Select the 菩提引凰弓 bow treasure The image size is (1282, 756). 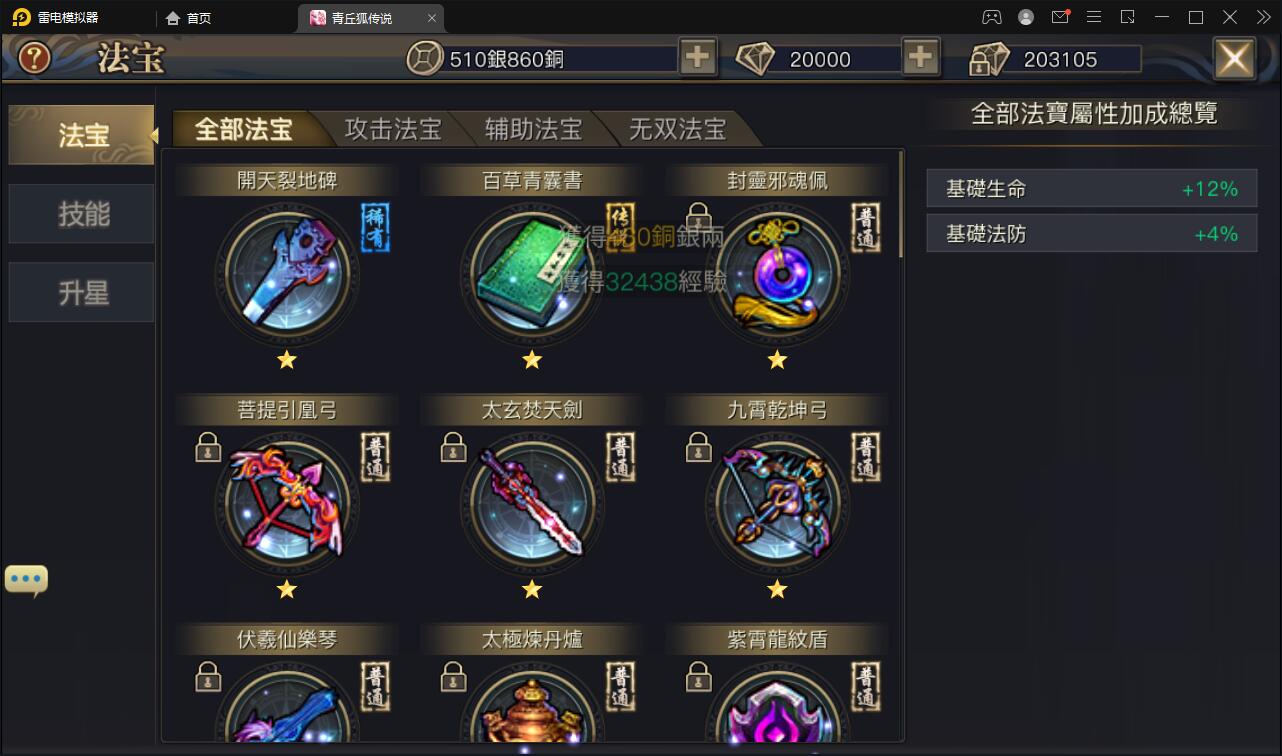coord(287,505)
